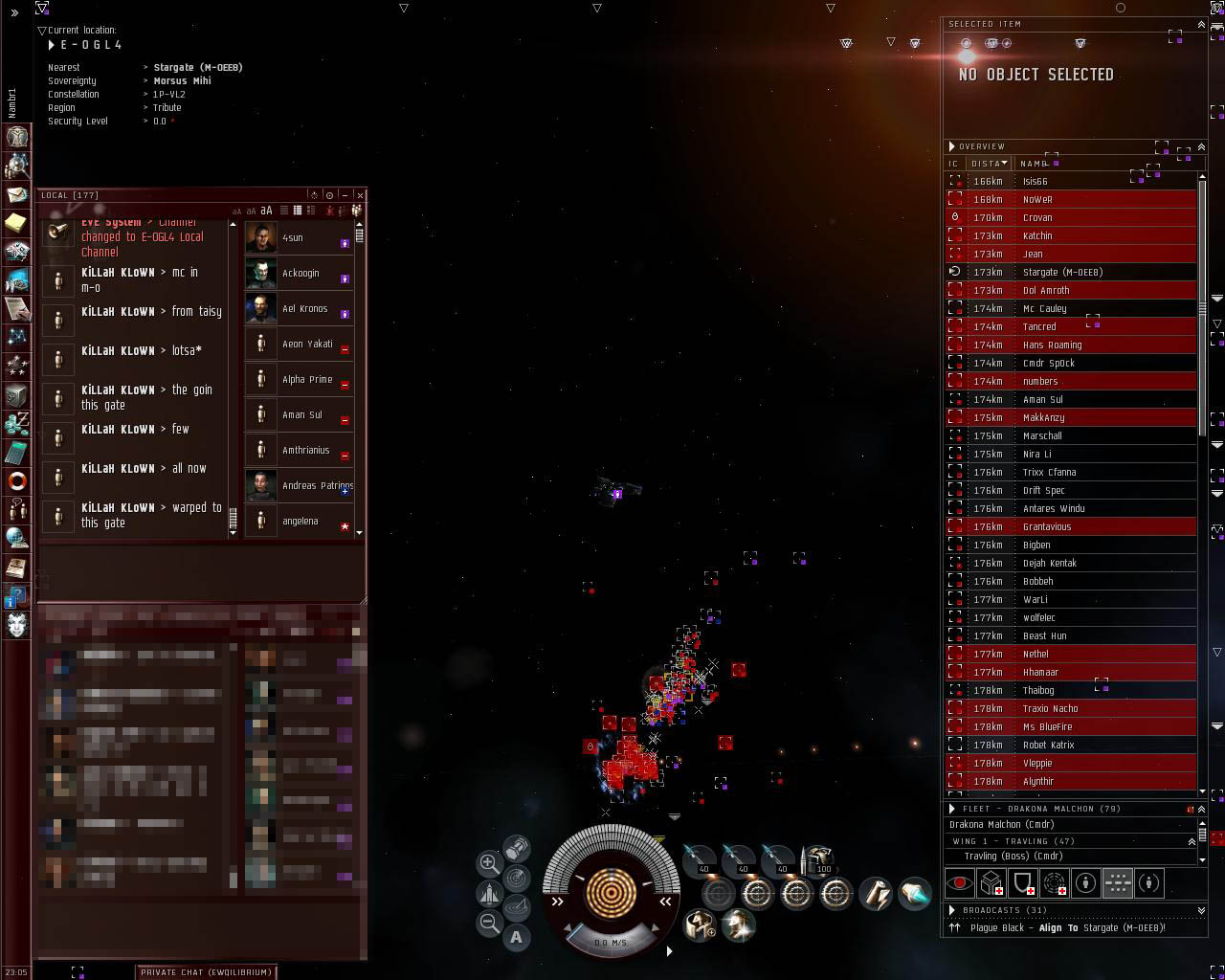Zoom in with the magnifier plus button
The width and height of the screenshot is (1225, 980).
coord(489,863)
